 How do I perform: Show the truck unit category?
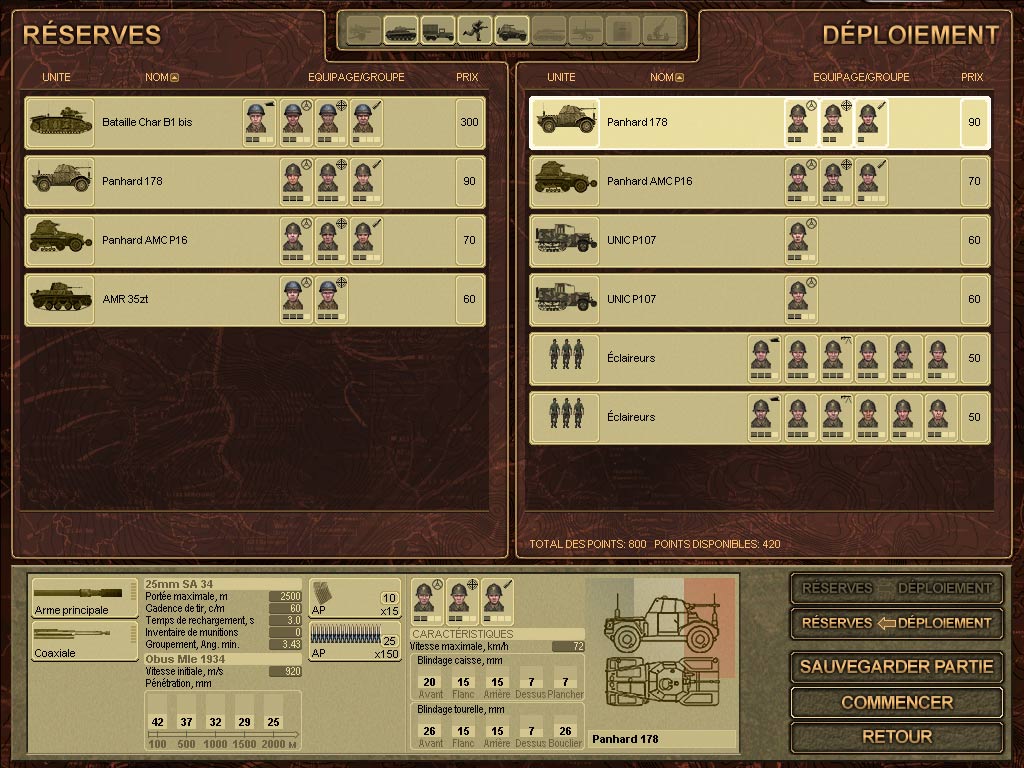click(437, 30)
